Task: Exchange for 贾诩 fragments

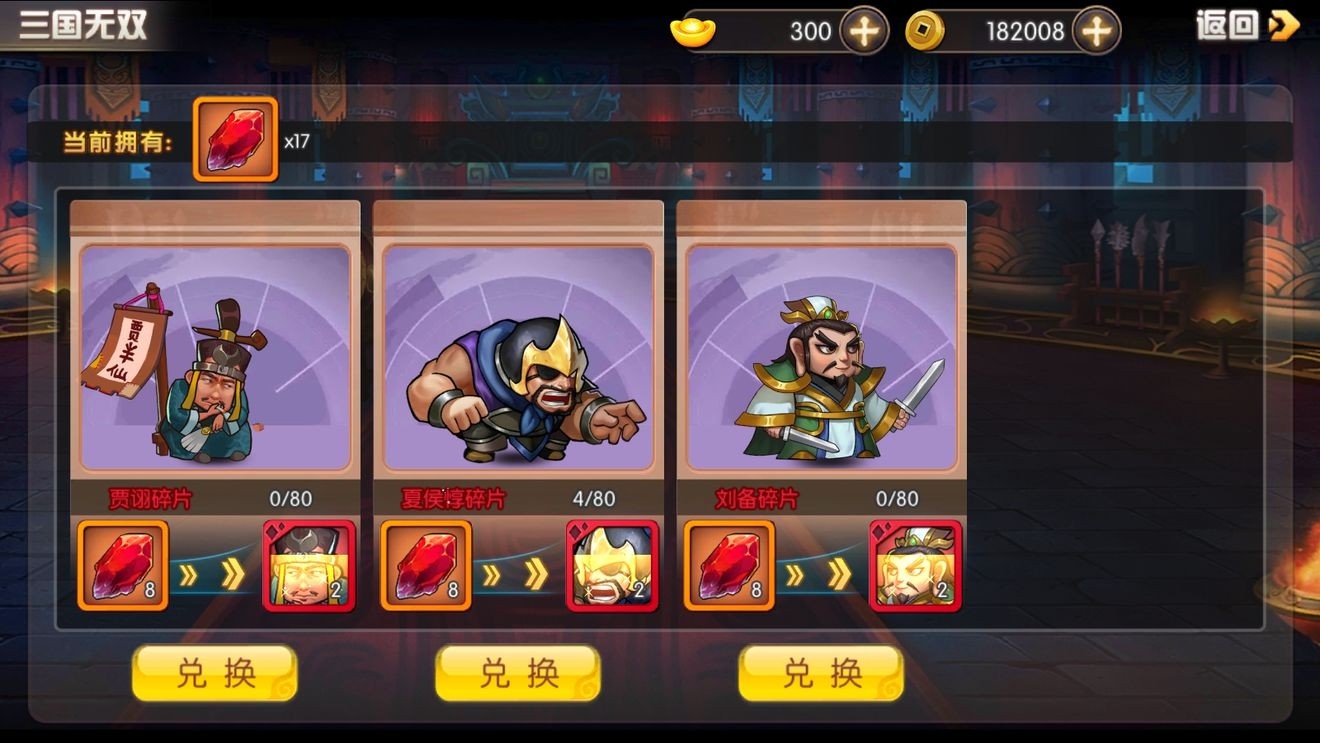Action: coord(214,673)
